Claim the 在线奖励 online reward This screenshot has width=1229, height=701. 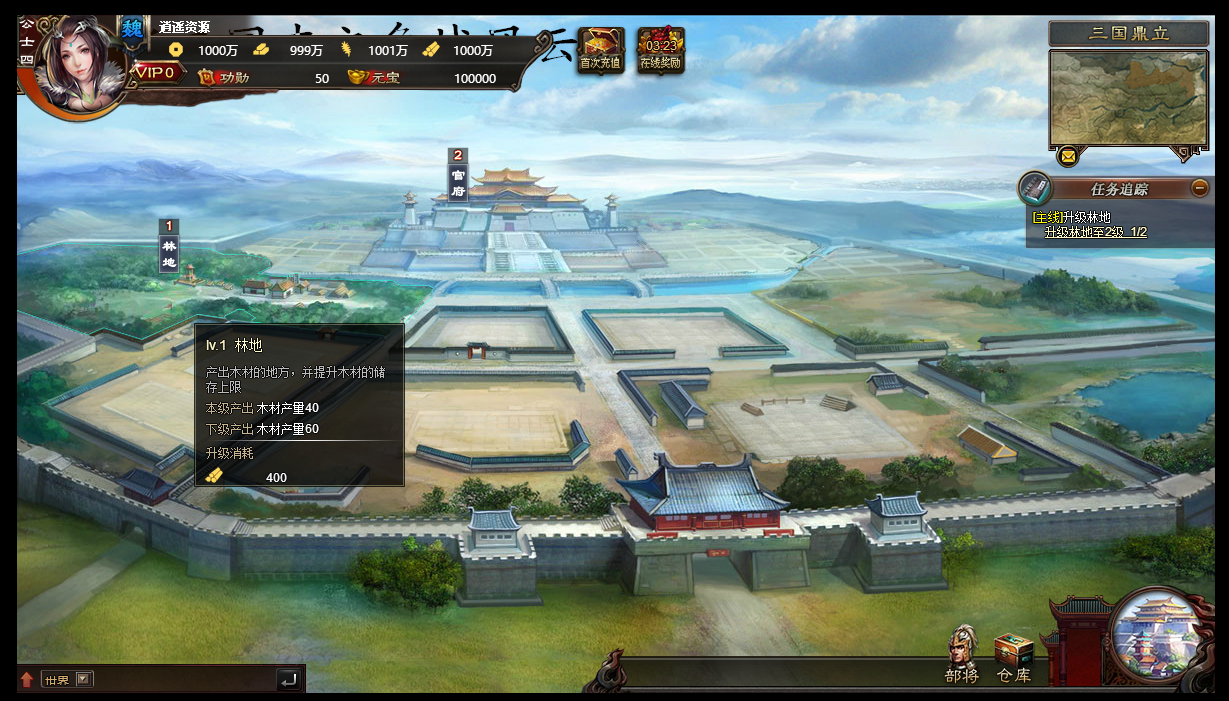pos(661,49)
